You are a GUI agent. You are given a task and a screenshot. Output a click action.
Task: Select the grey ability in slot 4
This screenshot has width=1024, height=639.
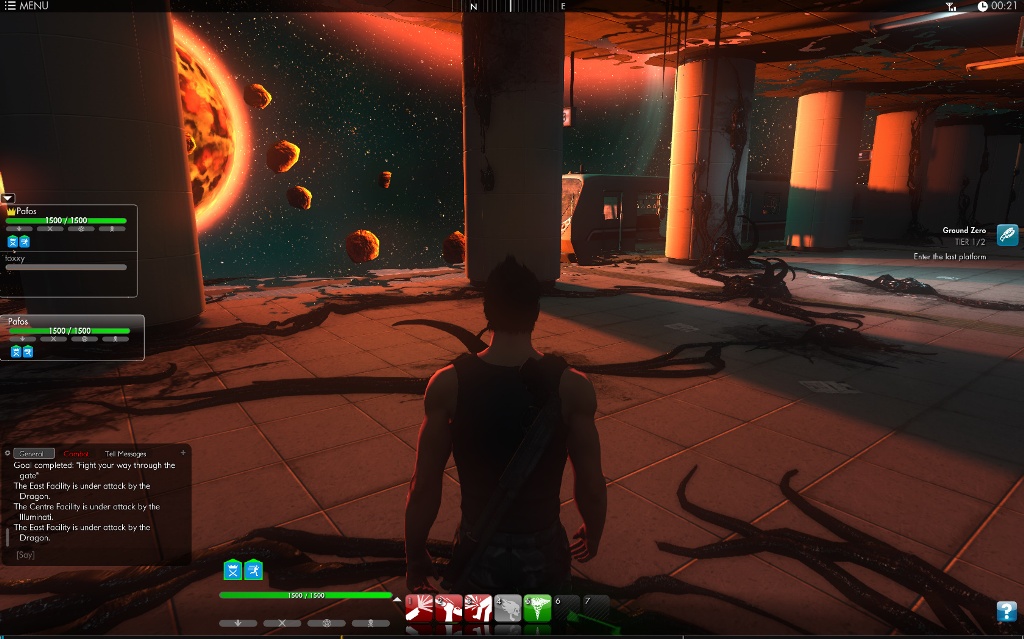click(507, 607)
